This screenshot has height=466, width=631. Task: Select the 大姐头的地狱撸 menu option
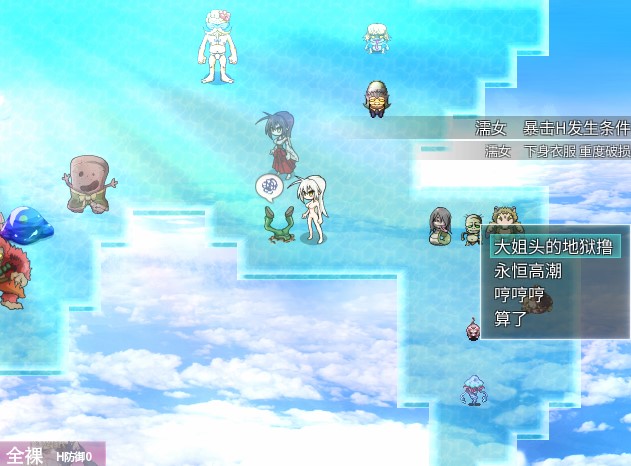[x=553, y=247]
